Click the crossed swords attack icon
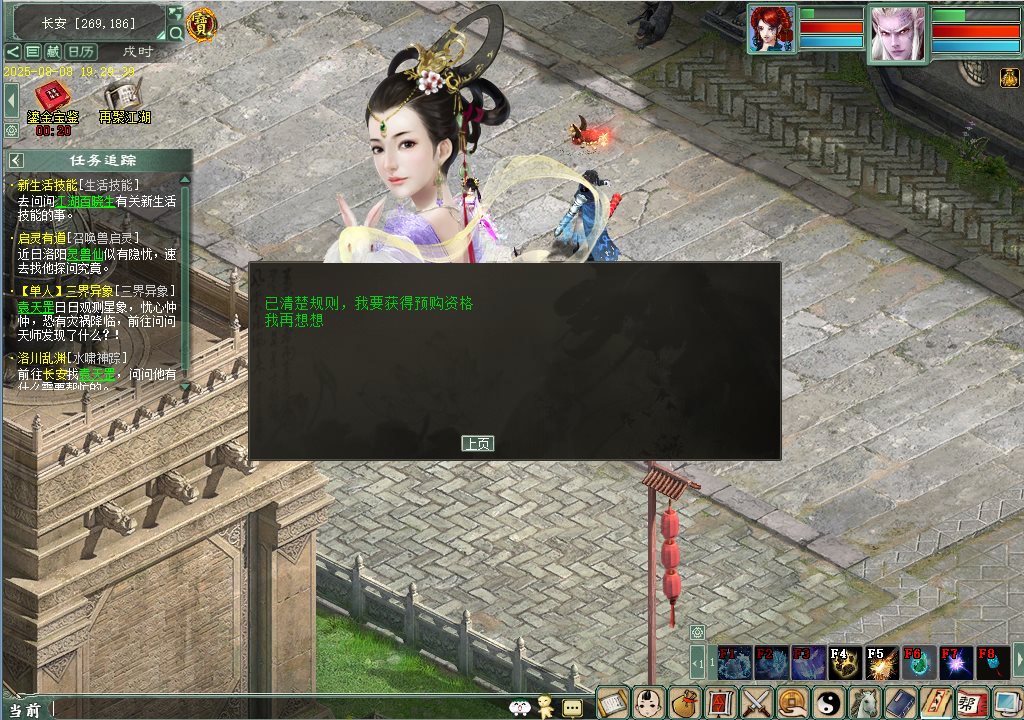The width and height of the screenshot is (1024, 720). point(757,703)
